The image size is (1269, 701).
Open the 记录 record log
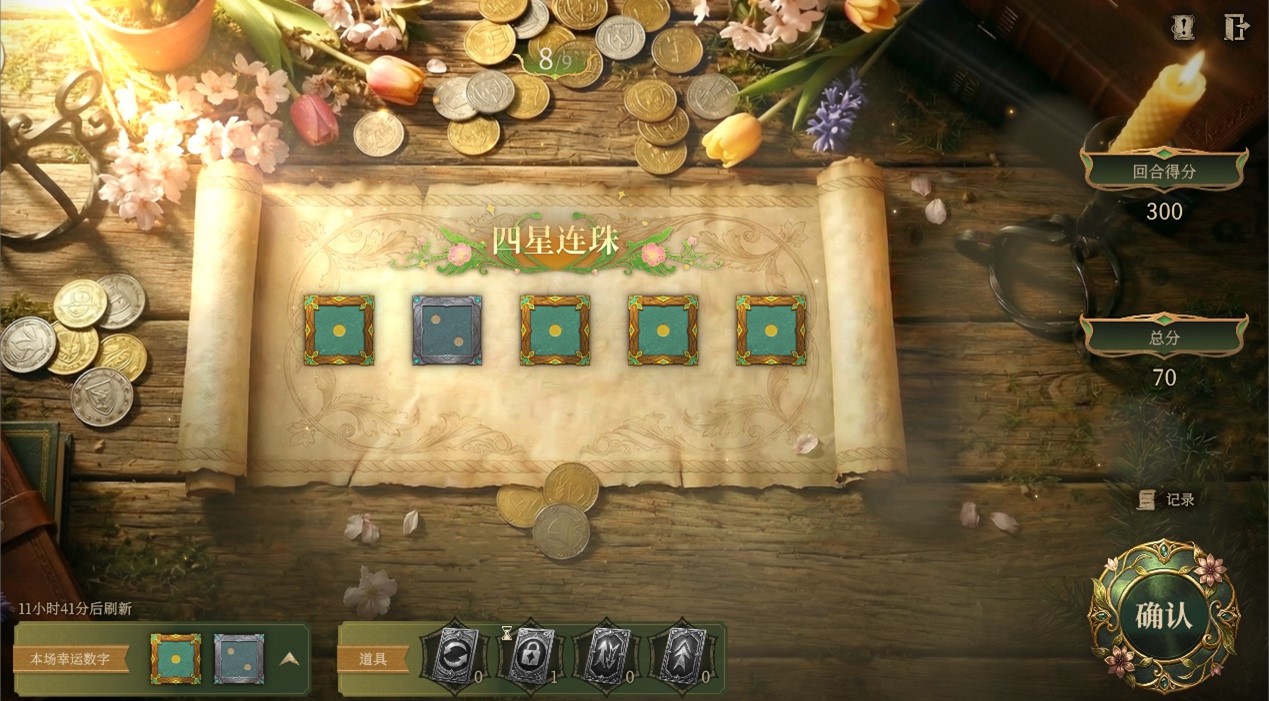coord(1167,499)
